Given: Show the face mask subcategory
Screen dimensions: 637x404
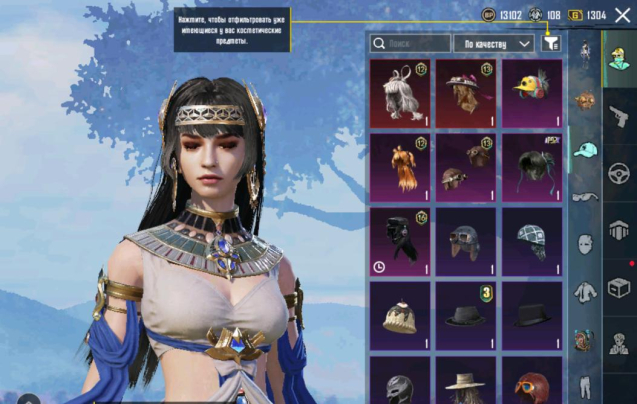Looking at the screenshot, I should [585, 244].
